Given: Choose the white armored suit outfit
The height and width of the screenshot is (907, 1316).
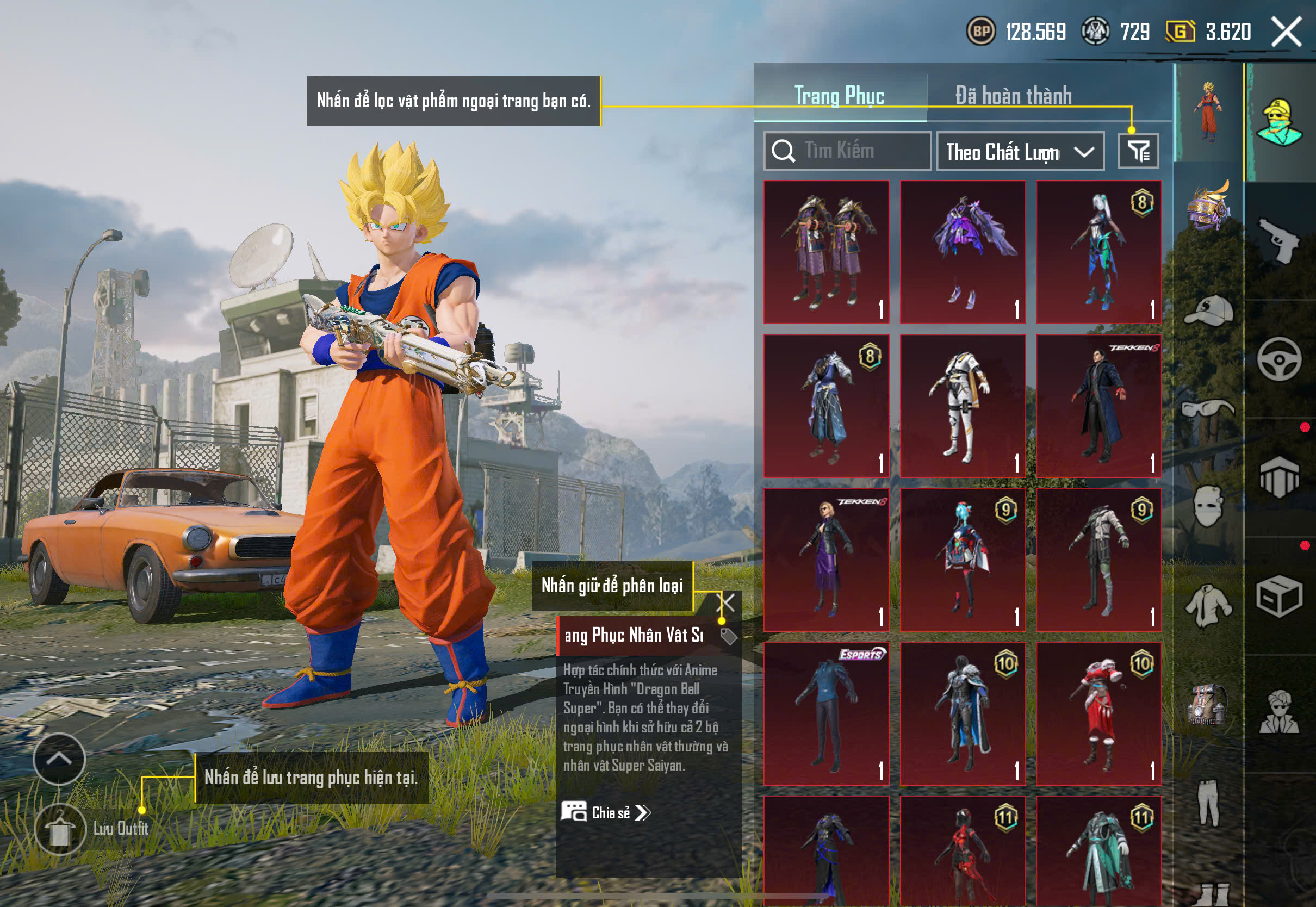Looking at the screenshot, I should click(963, 406).
